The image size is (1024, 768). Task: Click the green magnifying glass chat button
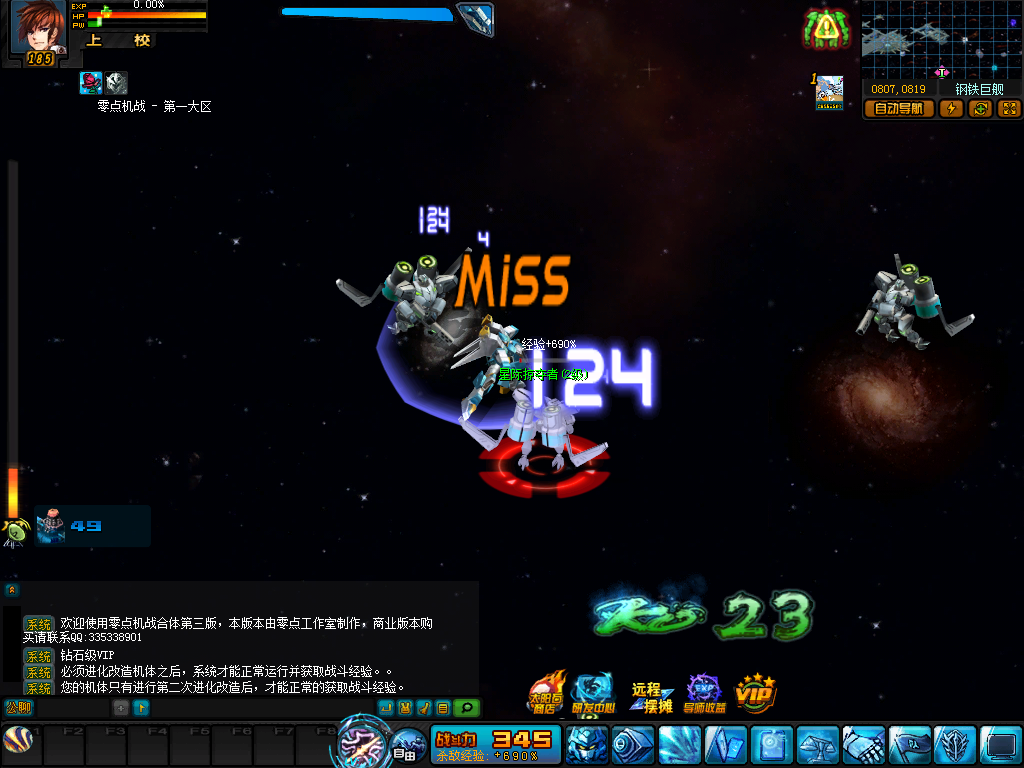pos(466,708)
